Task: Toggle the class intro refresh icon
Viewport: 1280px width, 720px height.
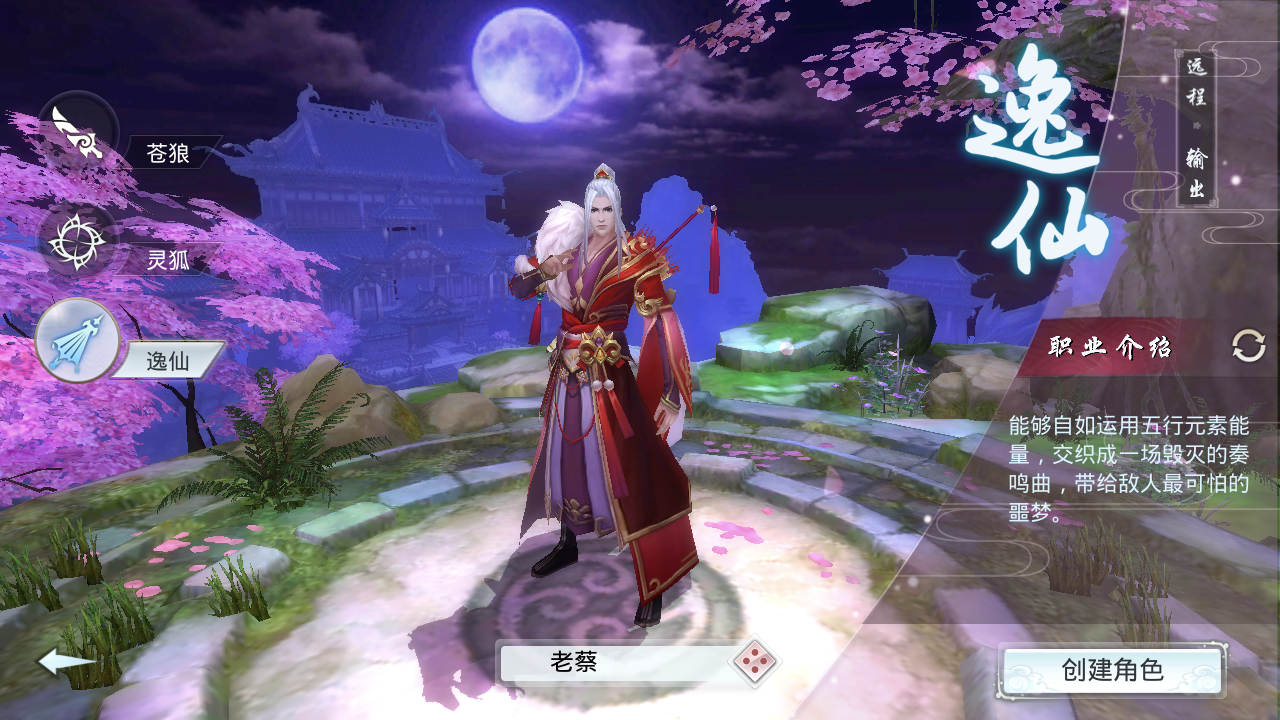Action: 1248,347
